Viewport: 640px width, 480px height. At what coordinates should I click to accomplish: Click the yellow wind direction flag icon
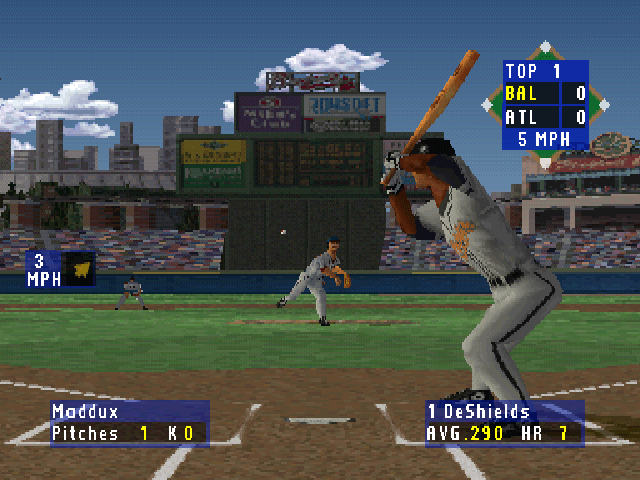click(79, 269)
